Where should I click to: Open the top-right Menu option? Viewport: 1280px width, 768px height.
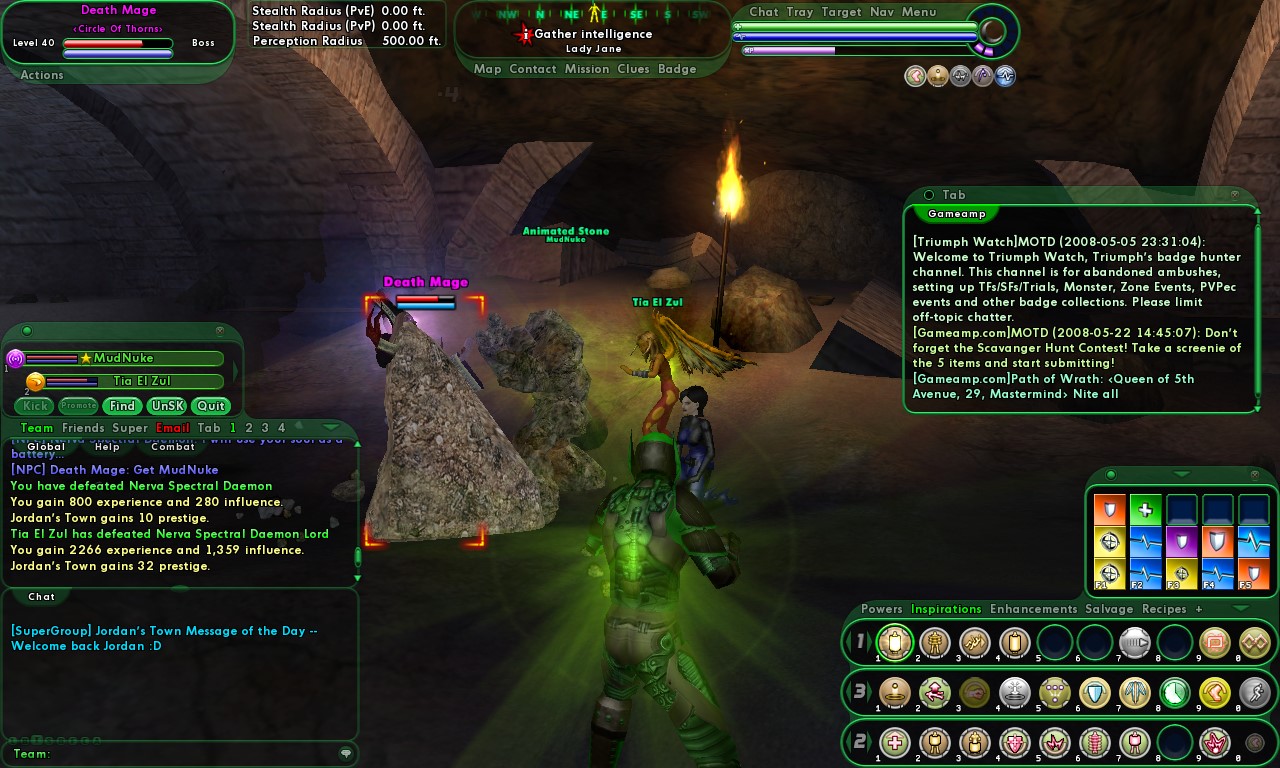coord(919,12)
